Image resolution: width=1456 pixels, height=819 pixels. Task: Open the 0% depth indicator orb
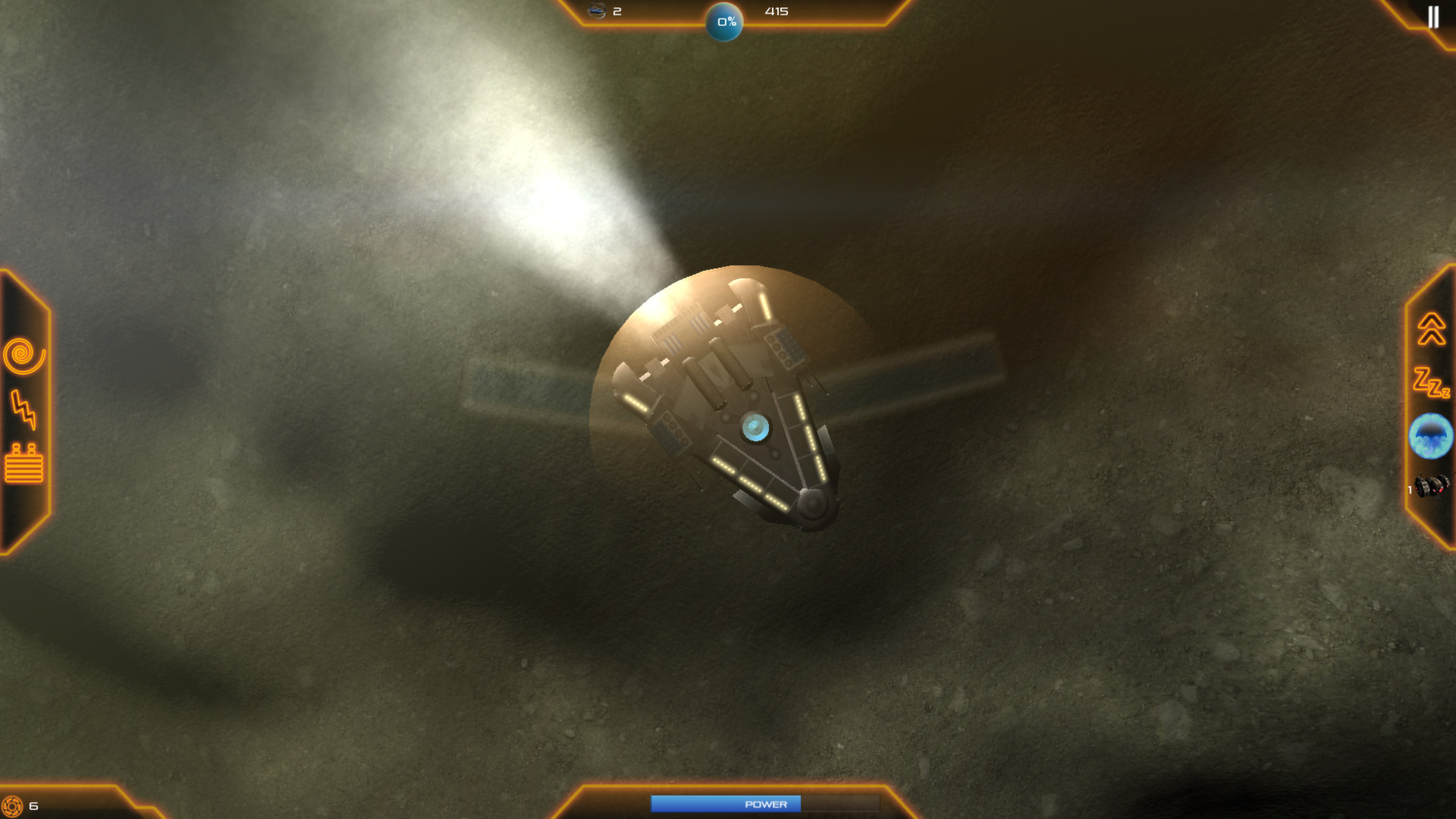coord(725,22)
